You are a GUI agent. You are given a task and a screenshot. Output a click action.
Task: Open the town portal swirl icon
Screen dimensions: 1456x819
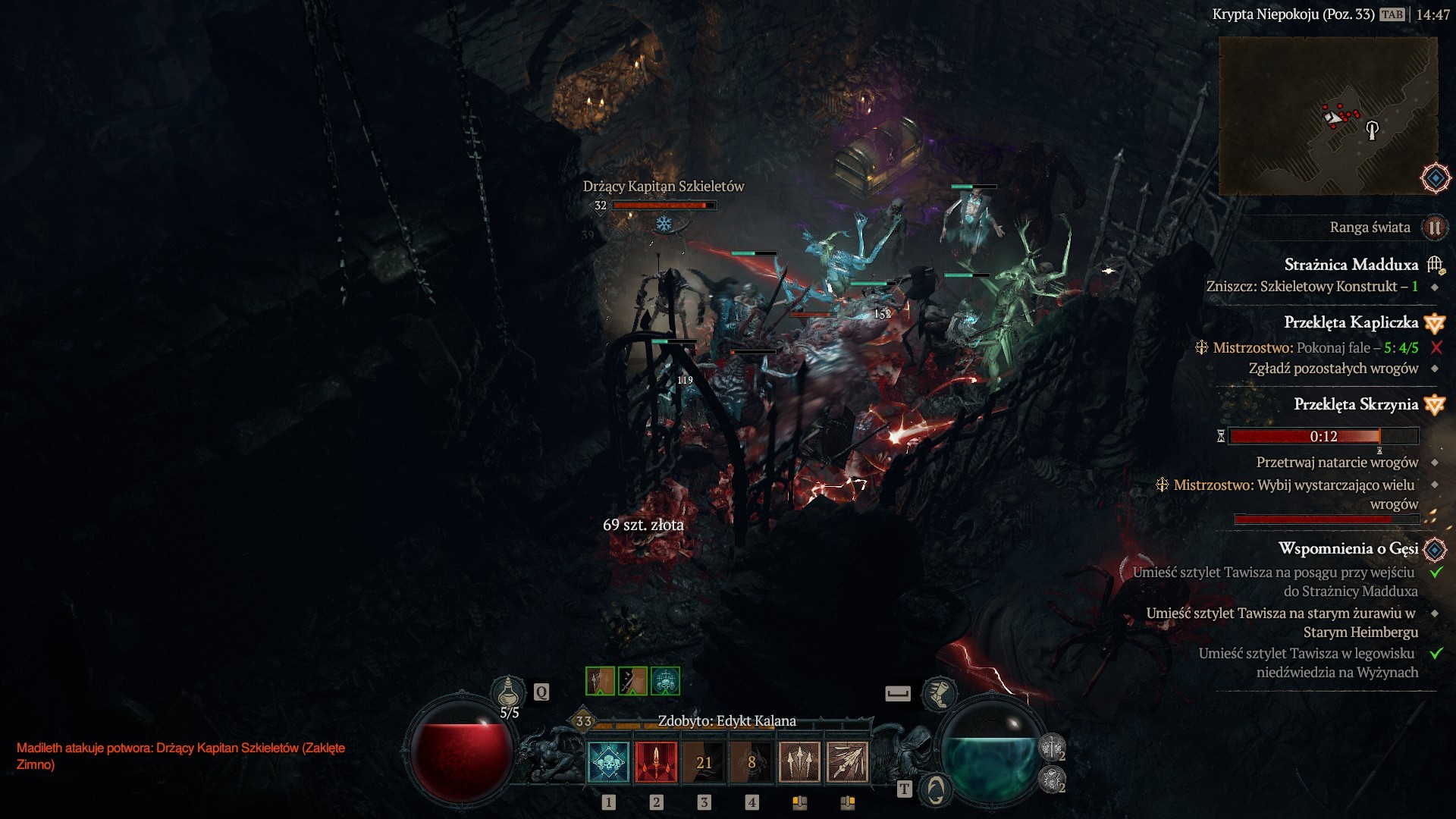(x=936, y=789)
